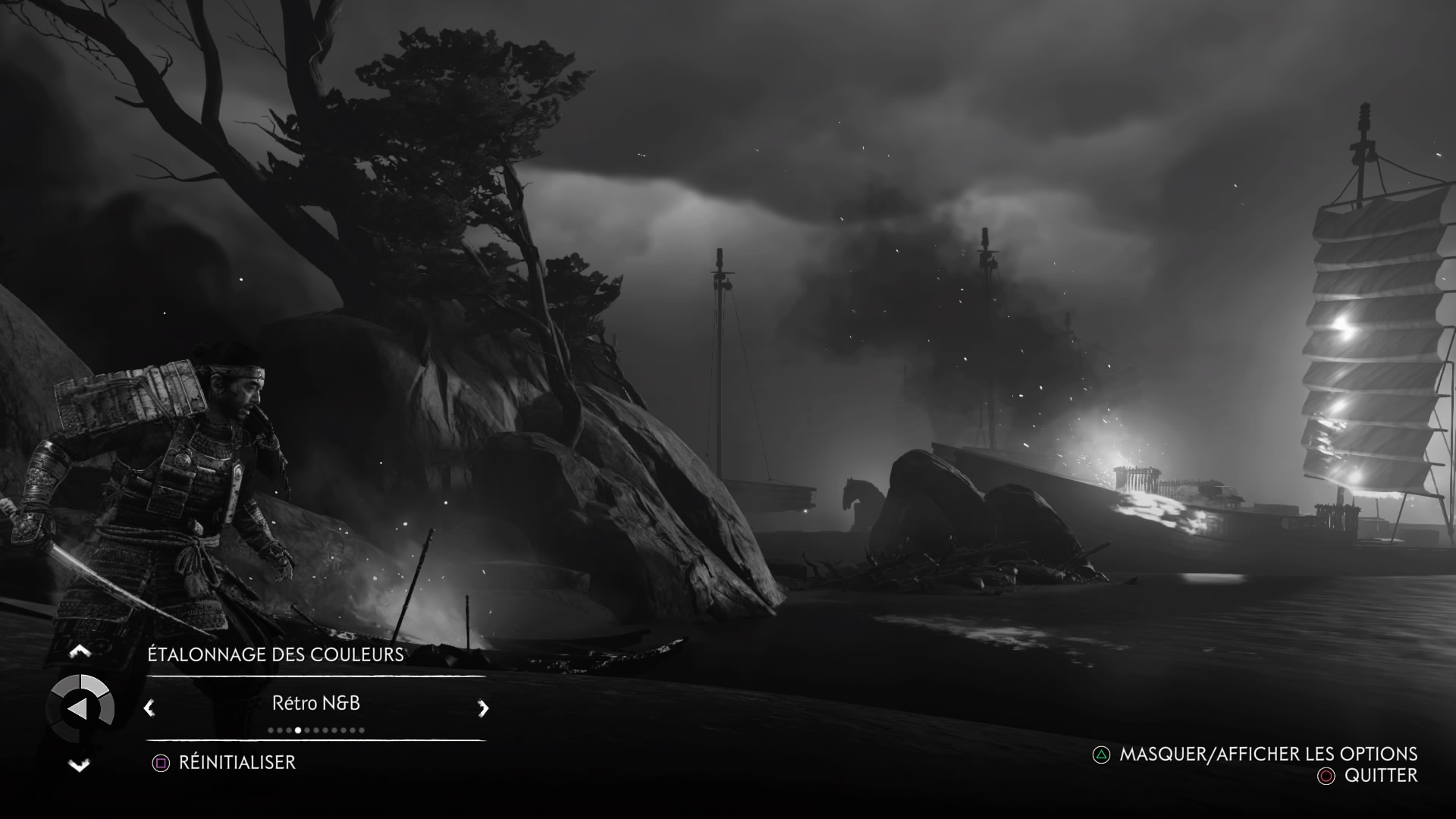Choose QUITTER to exit photo mode
The image size is (1456, 819).
[x=1380, y=775]
